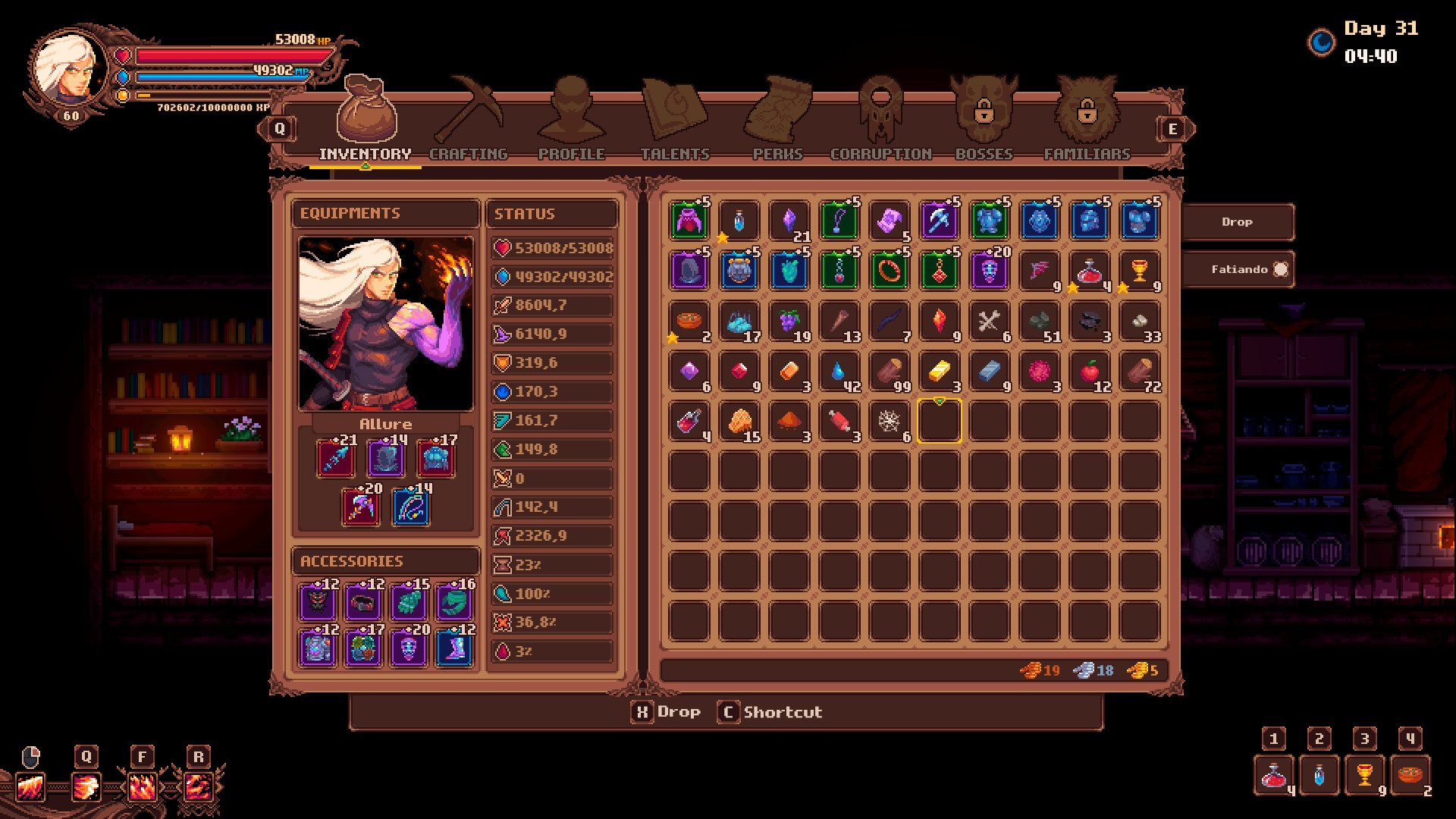The height and width of the screenshot is (819, 1456).
Task: Select the +21 weapon in equipment
Action: click(335, 459)
